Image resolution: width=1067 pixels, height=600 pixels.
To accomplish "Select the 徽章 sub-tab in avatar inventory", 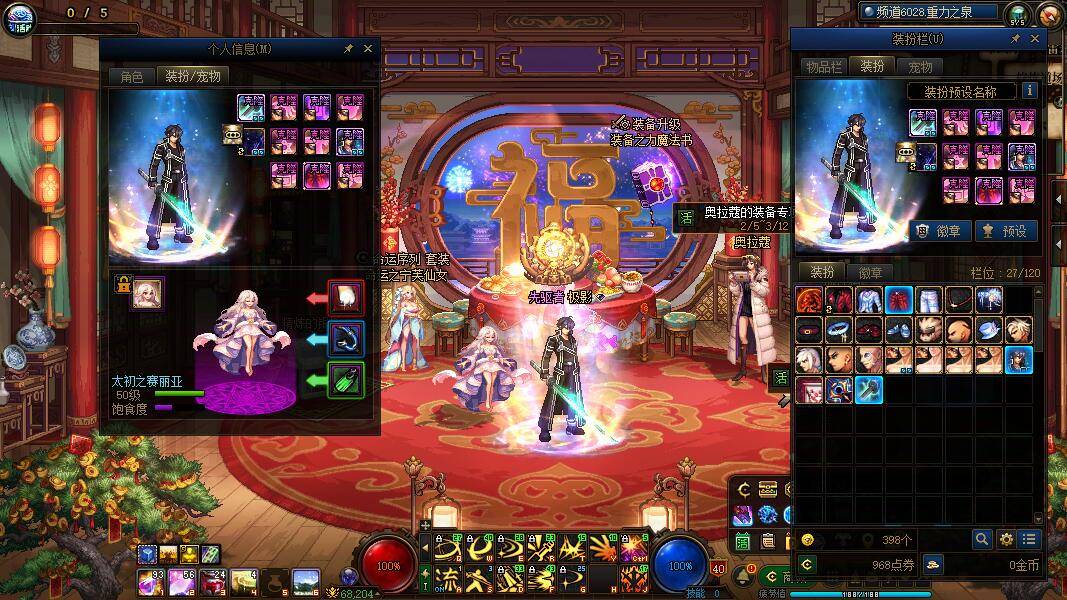I will click(870, 272).
